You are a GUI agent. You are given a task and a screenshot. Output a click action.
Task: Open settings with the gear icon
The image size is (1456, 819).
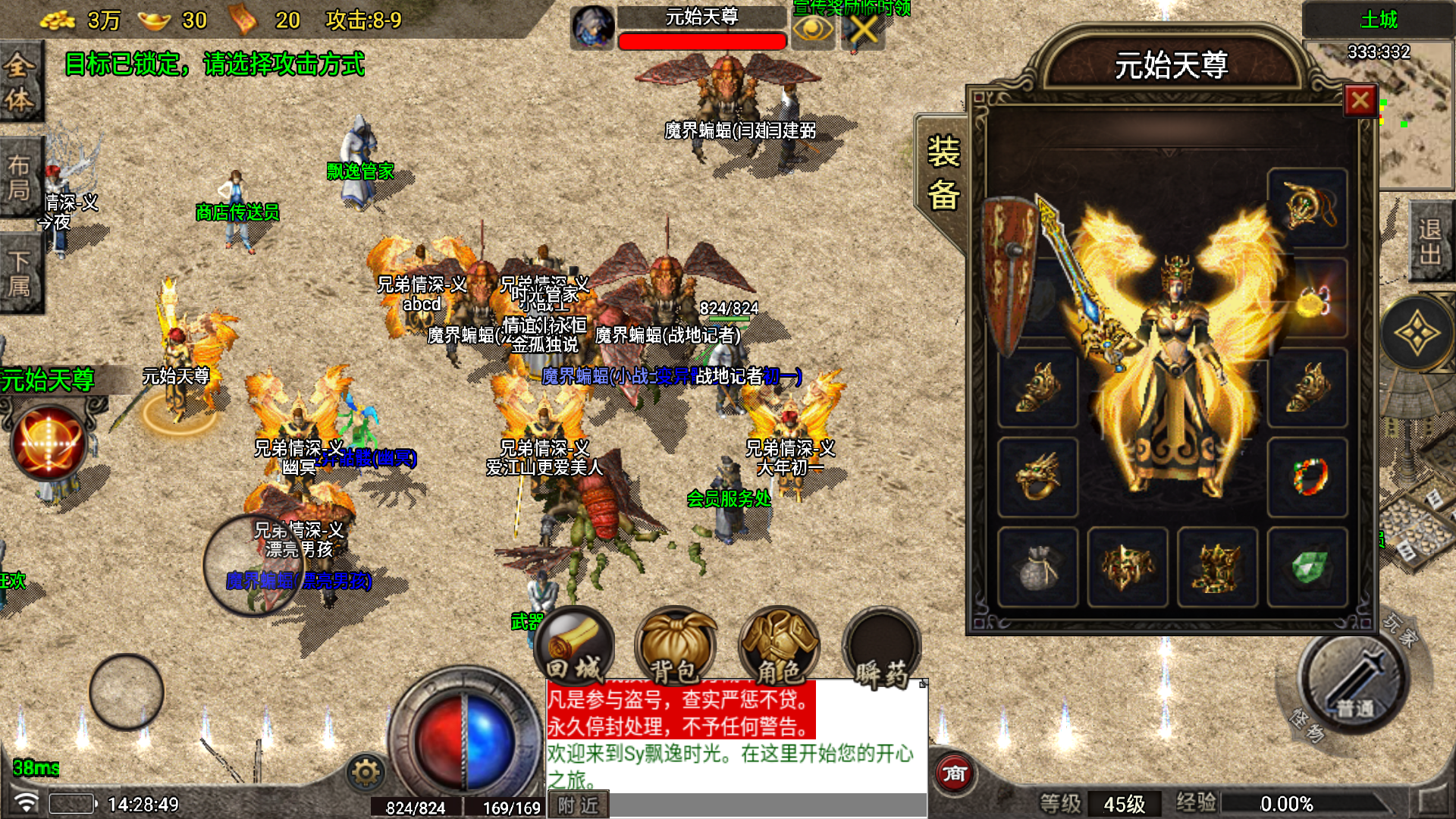click(x=366, y=773)
